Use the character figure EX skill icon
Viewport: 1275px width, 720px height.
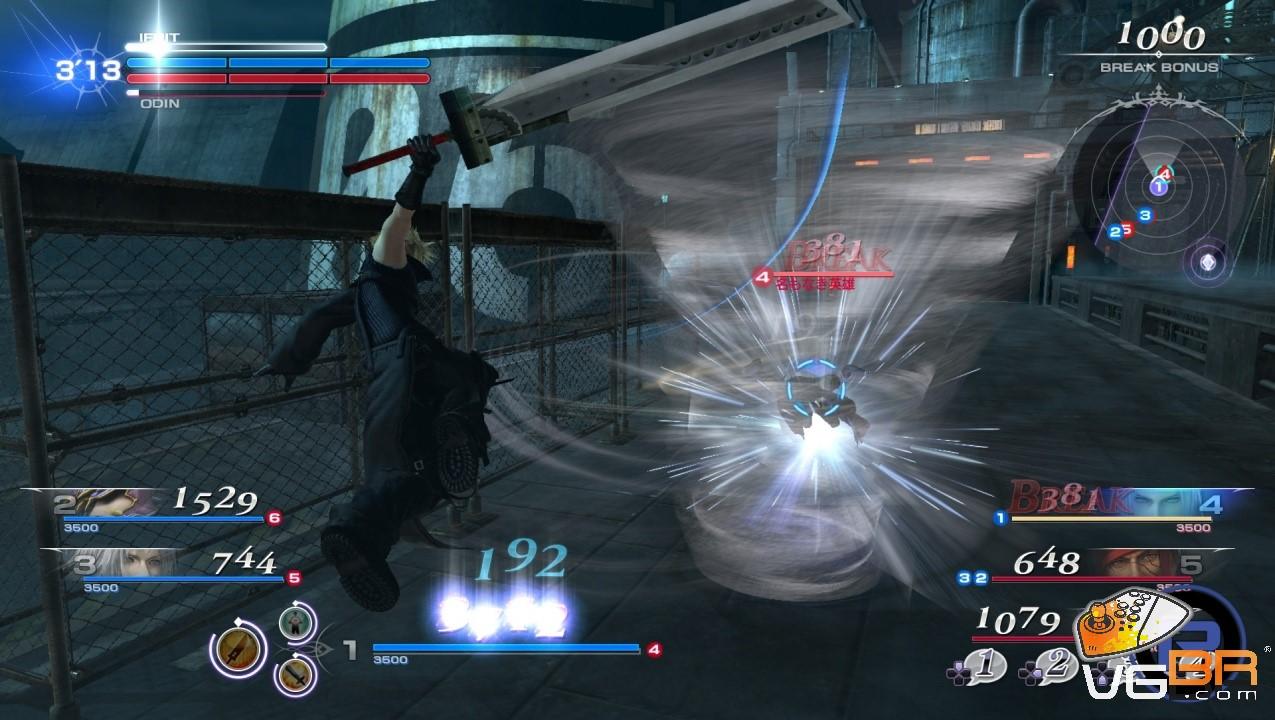(296, 623)
